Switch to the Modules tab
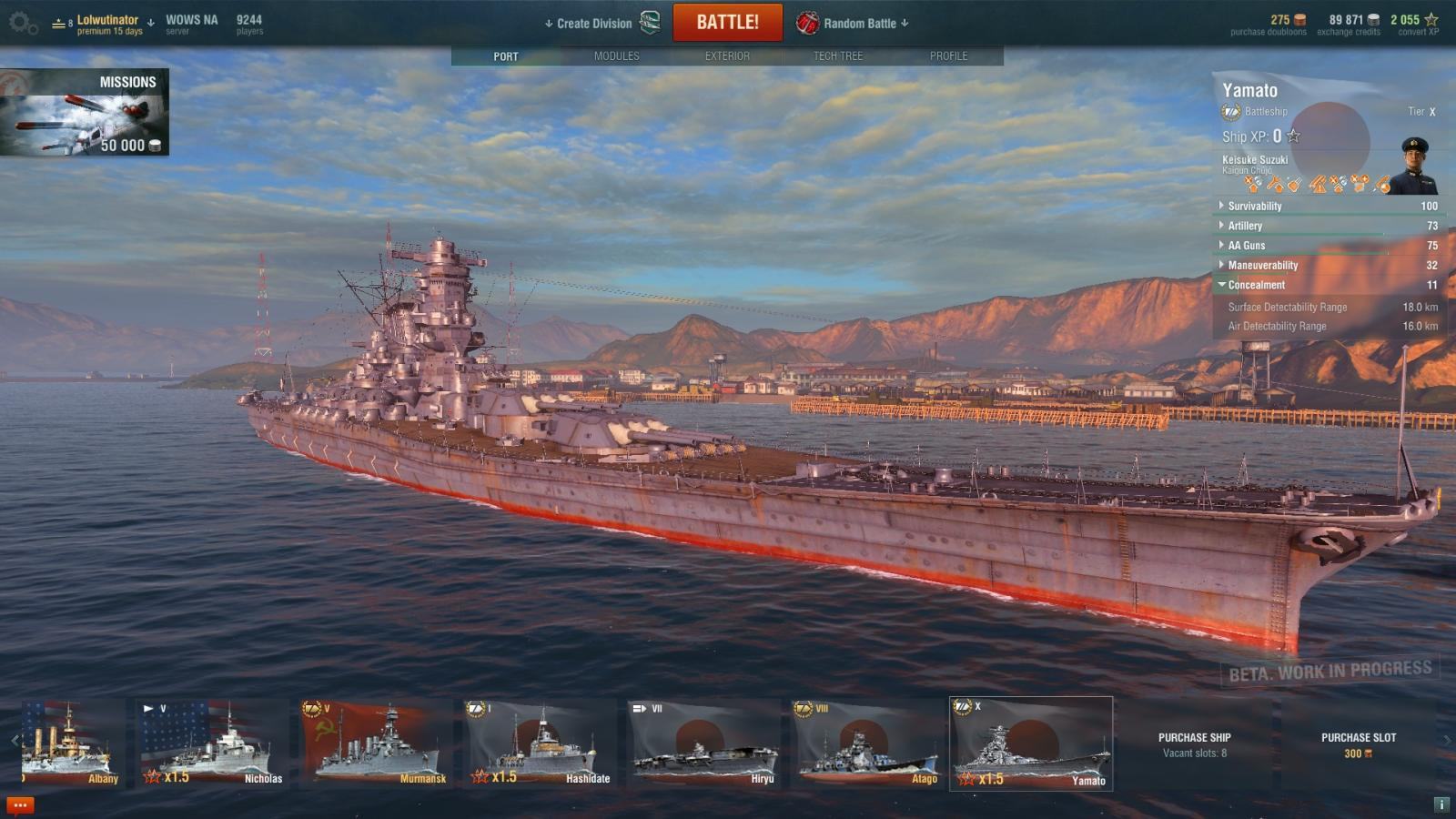Viewport: 1456px width, 819px height. pyautogui.click(x=616, y=56)
